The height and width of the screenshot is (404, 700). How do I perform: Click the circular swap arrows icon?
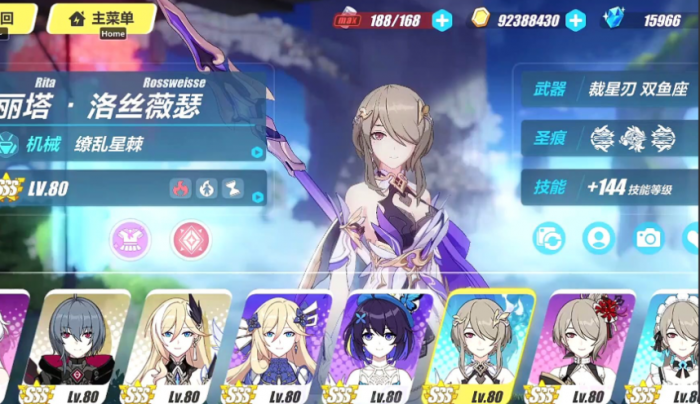[x=549, y=238]
